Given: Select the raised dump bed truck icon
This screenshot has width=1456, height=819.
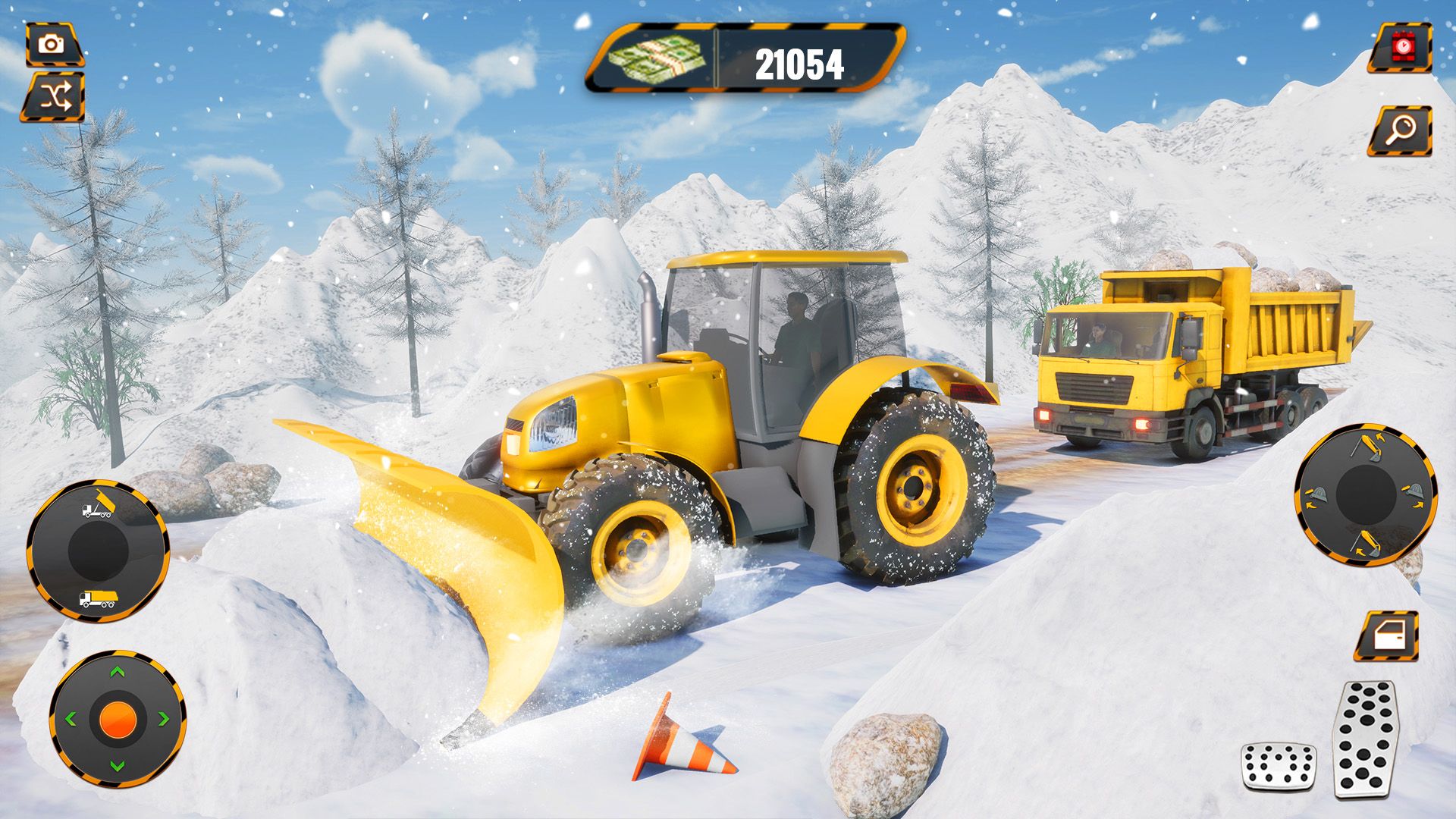Looking at the screenshot, I should coord(98,506).
